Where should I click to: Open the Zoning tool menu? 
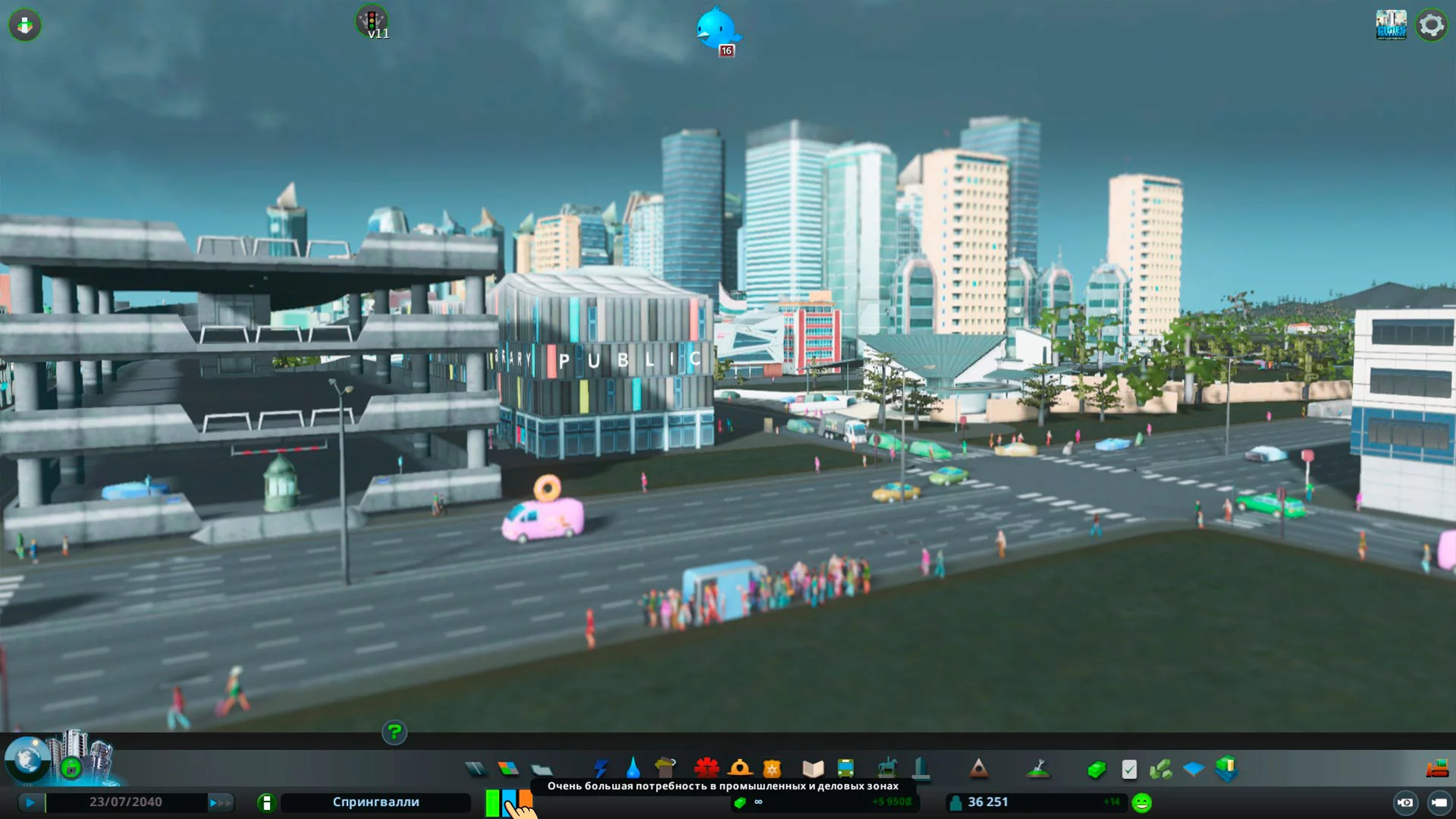[508, 769]
